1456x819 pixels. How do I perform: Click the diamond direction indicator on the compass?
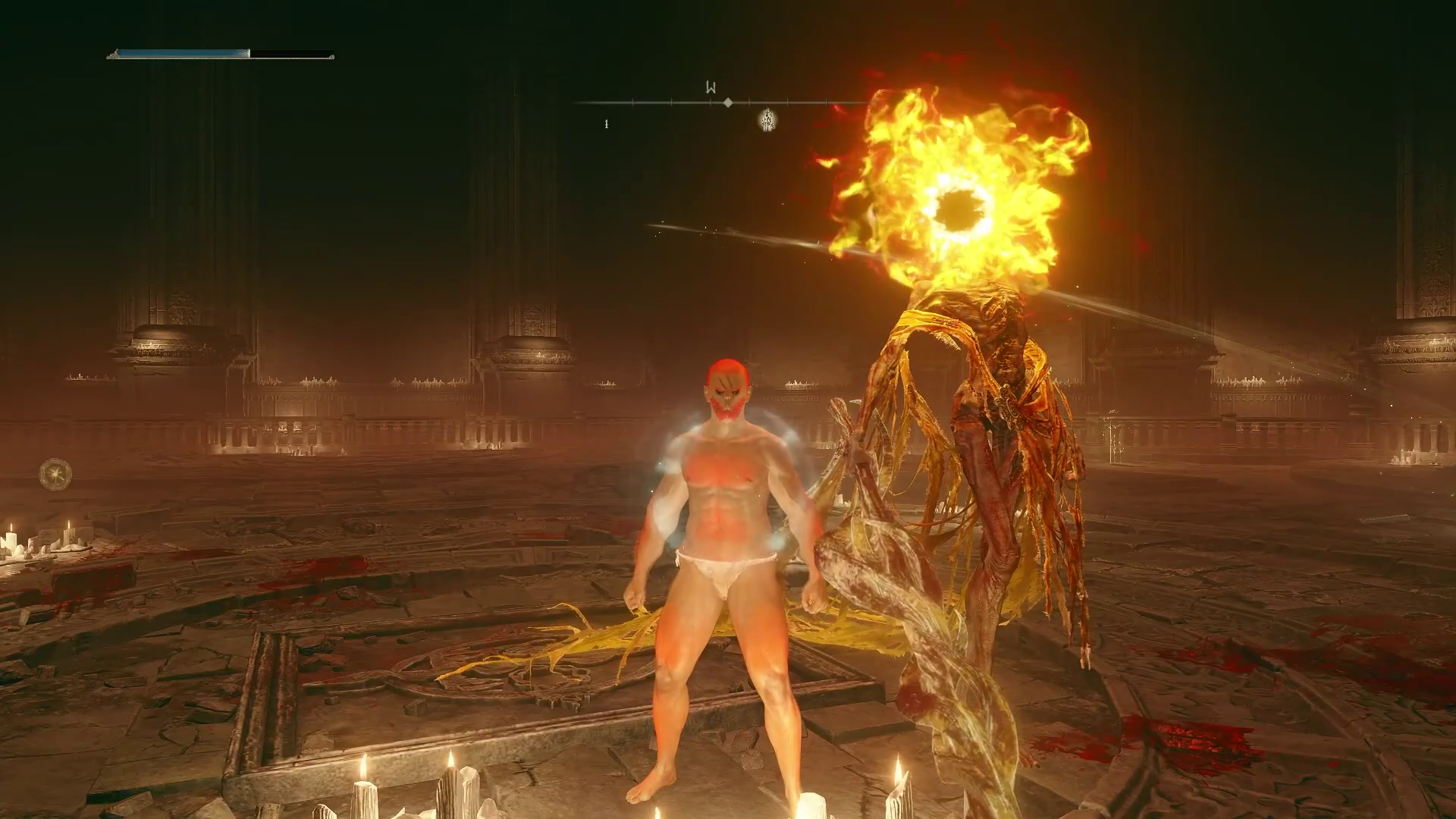728,102
